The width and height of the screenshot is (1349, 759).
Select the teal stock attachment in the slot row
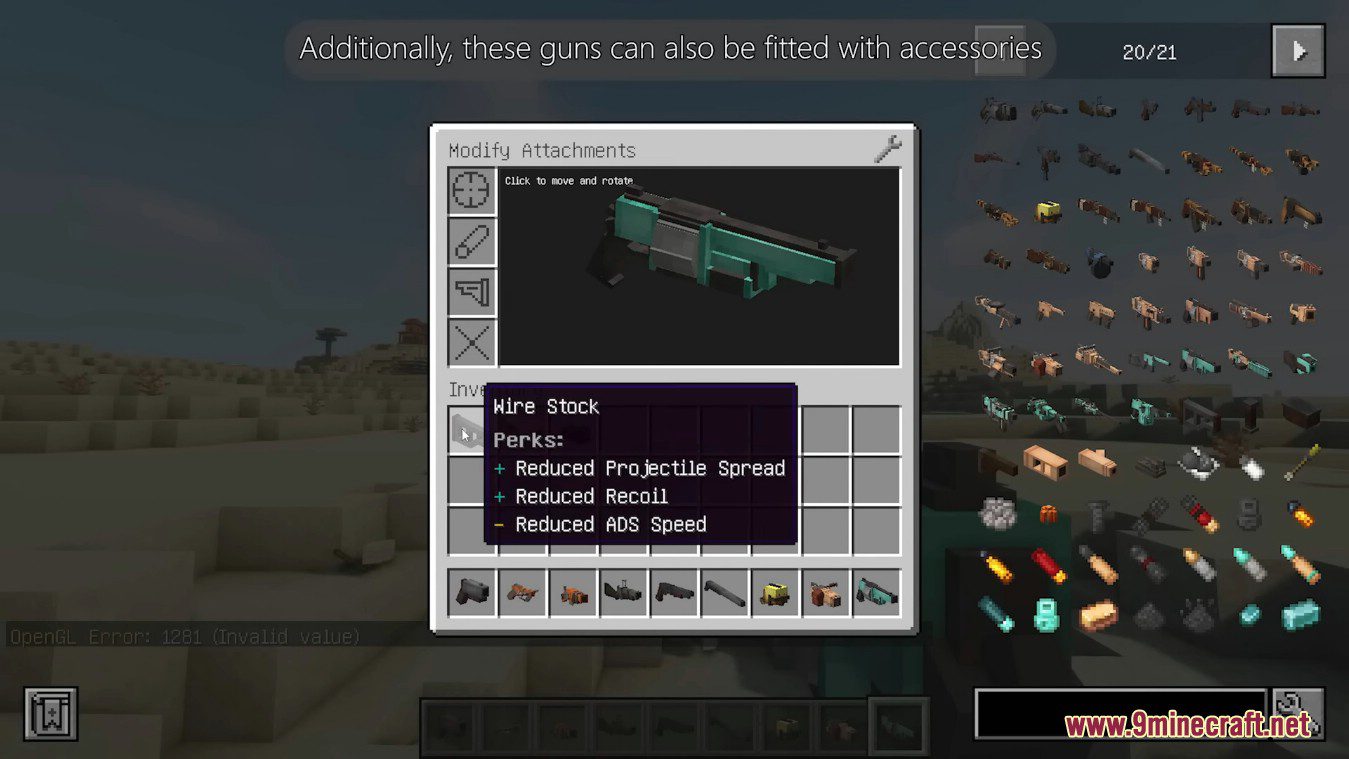[x=877, y=591]
